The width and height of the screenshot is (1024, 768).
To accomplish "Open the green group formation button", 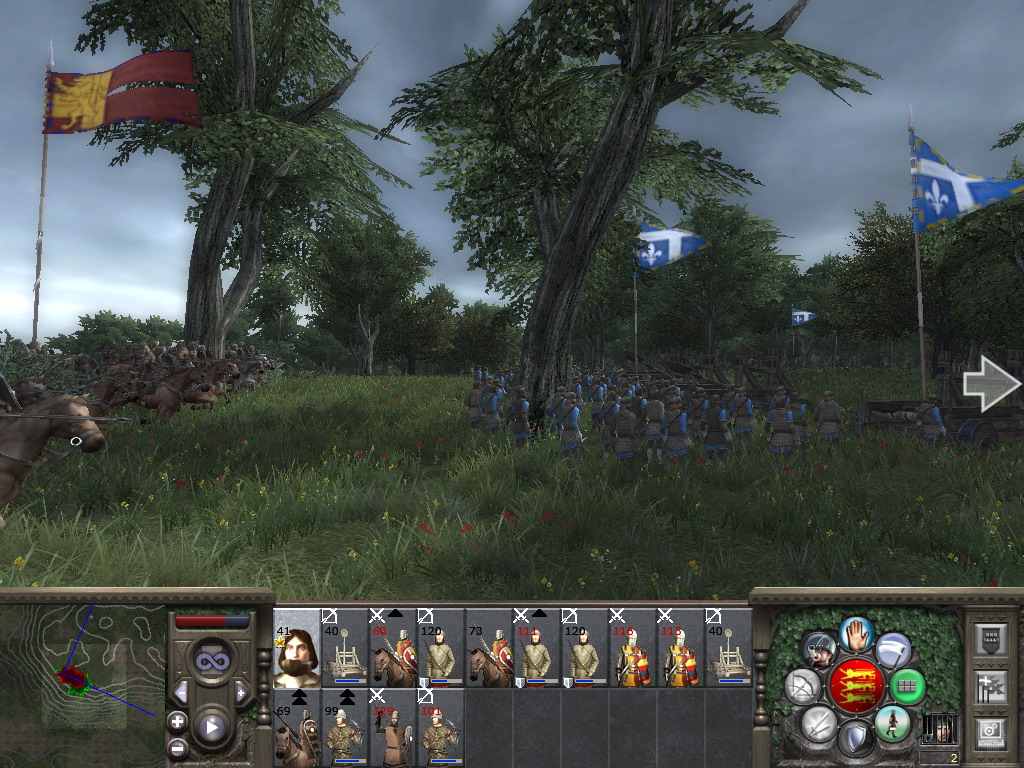I will pyautogui.click(x=907, y=686).
